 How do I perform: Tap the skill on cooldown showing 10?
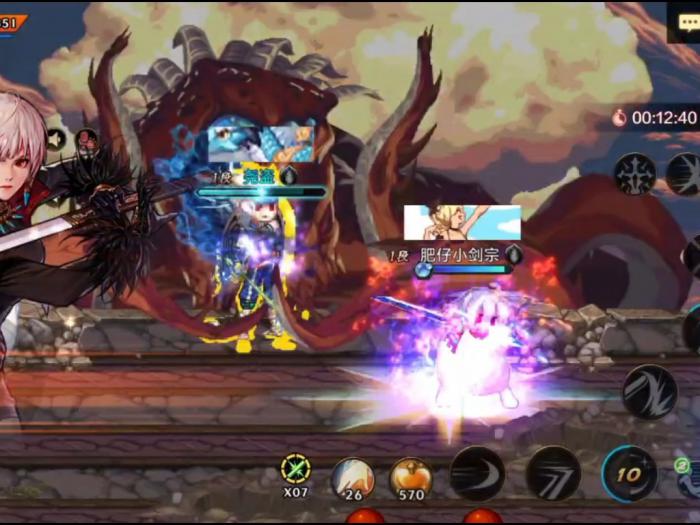pyautogui.click(x=629, y=473)
